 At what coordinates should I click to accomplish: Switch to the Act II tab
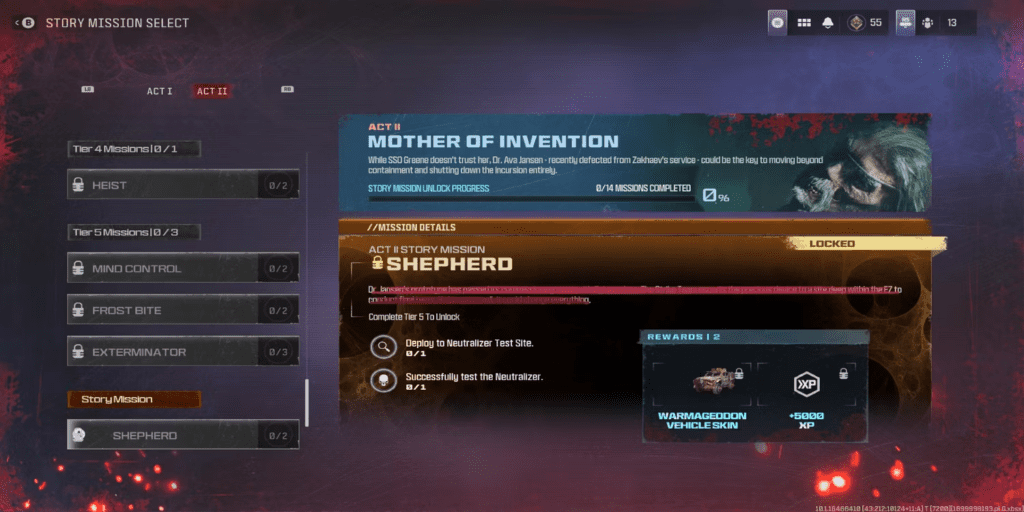tap(212, 91)
